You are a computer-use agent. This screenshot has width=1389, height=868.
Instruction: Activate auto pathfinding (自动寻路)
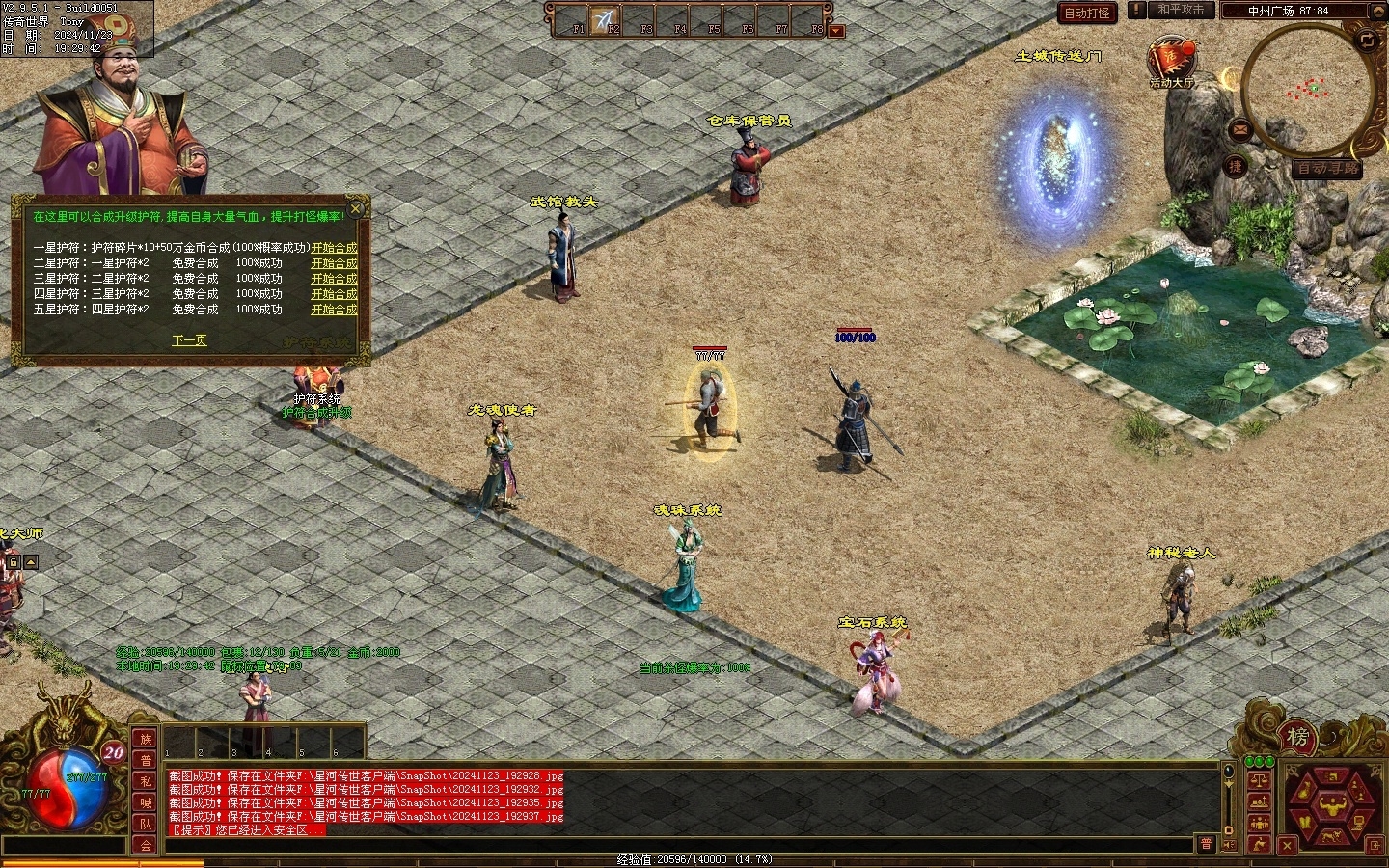(1328, 168)
